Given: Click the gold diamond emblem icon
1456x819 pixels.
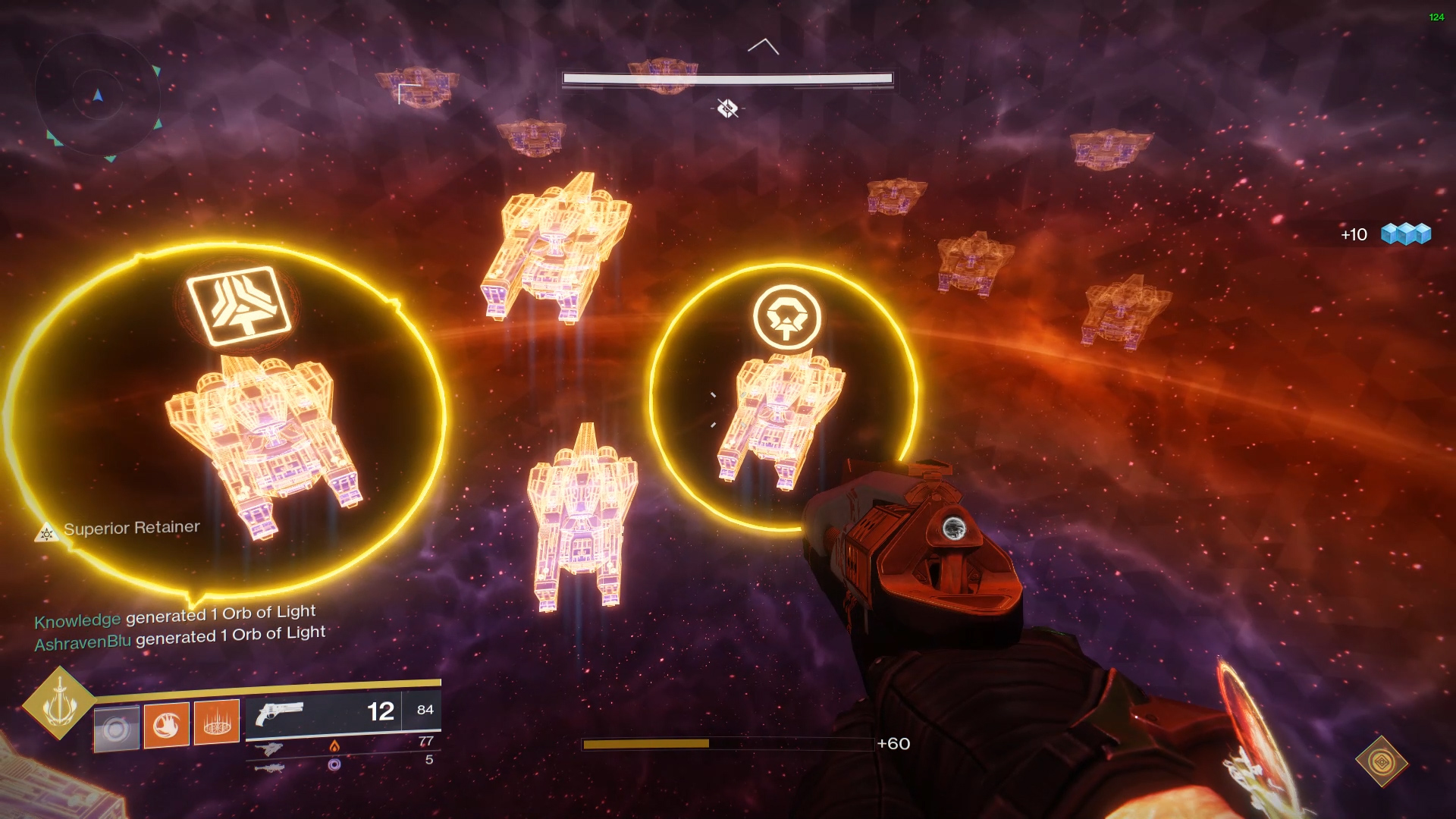Looking at the screenshot, I should click(x=1382, y=761).
